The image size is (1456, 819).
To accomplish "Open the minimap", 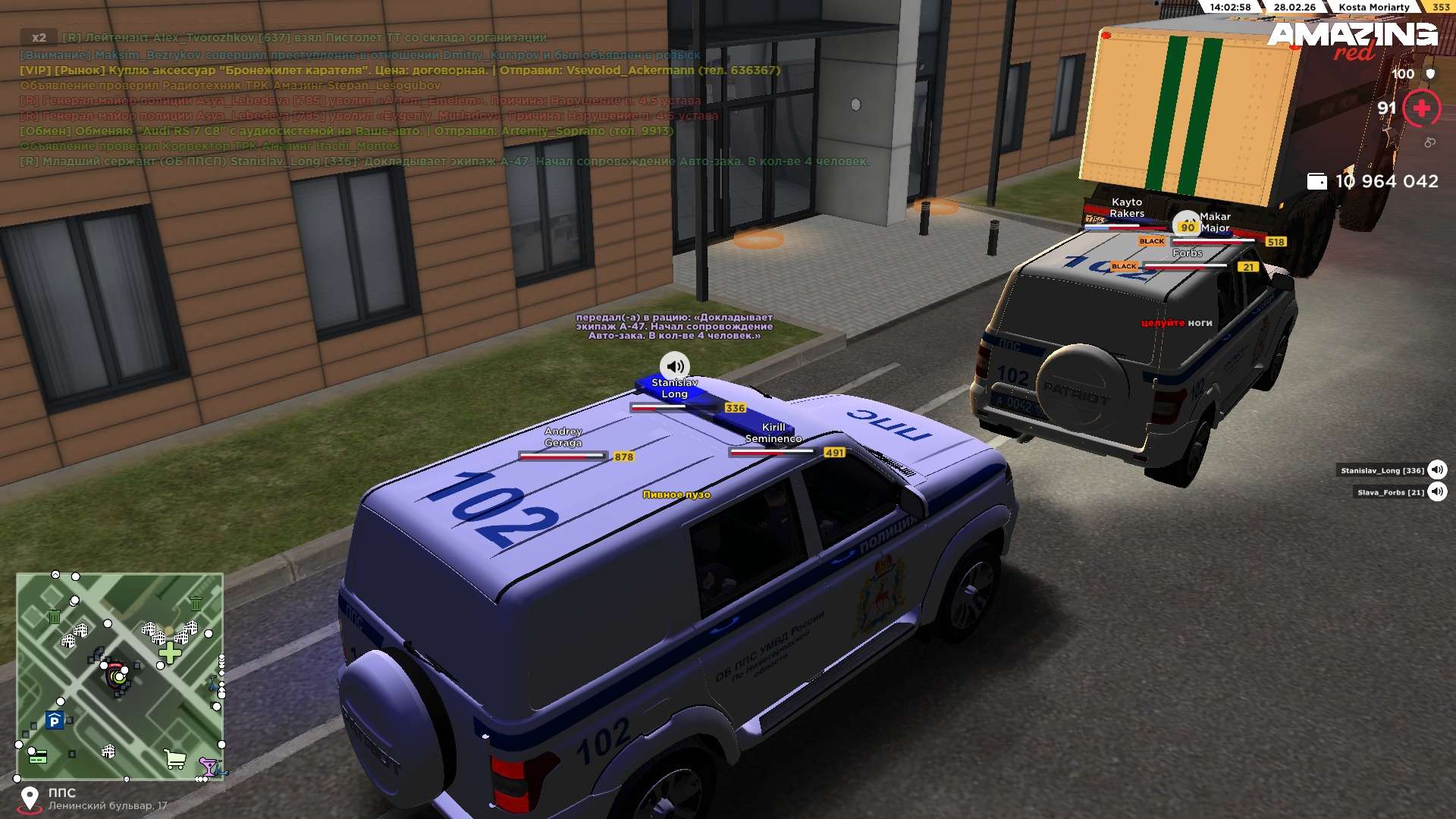I will point(120,676).
